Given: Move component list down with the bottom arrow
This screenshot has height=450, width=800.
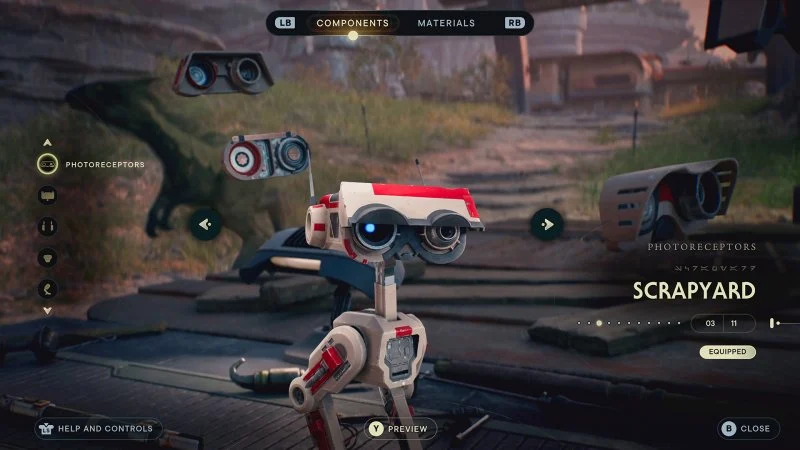Looking at the screenshot, I should 47,311.
